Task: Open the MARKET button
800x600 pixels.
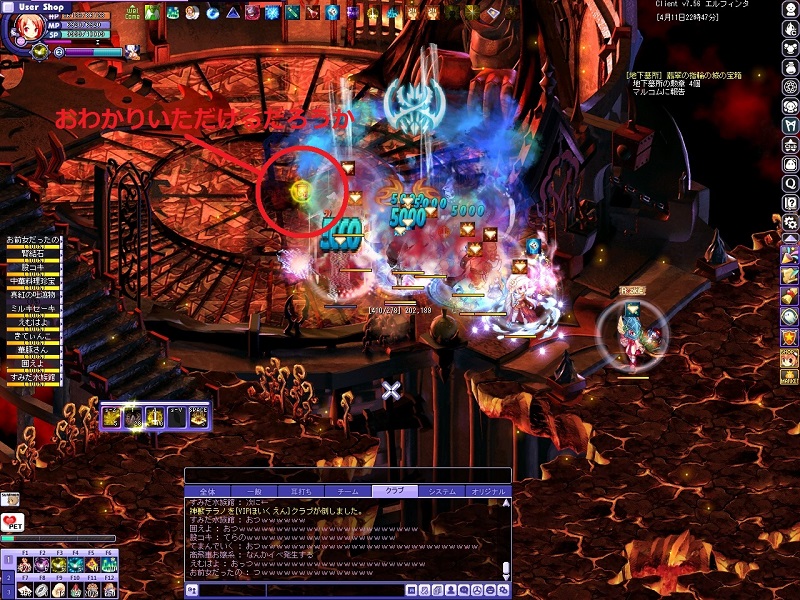Action: (789, 375)
